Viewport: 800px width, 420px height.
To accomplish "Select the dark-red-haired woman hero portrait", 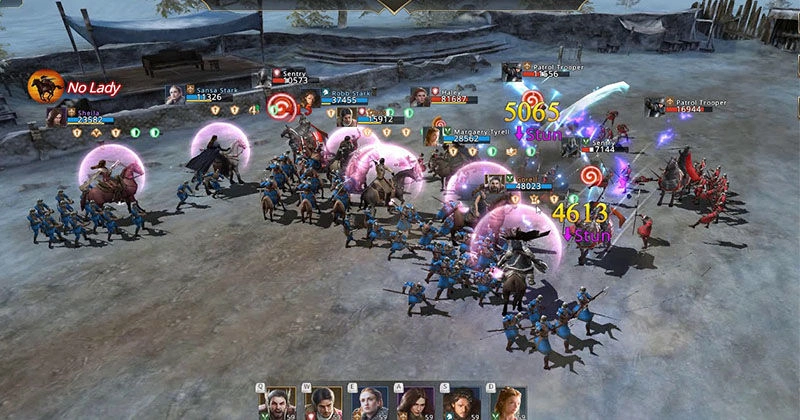I will pos(417,403).
